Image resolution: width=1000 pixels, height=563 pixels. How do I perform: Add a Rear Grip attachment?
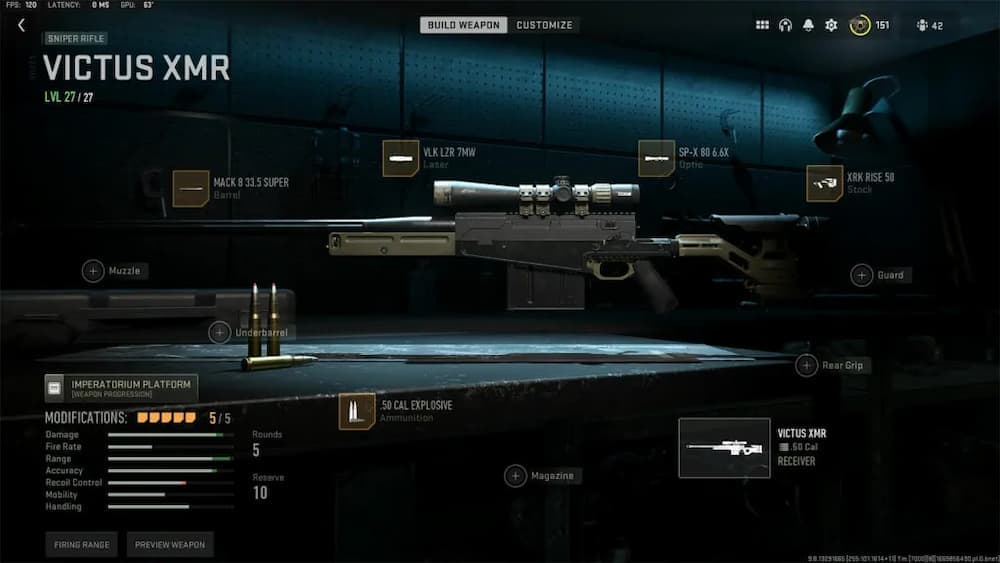click(807, 366)
